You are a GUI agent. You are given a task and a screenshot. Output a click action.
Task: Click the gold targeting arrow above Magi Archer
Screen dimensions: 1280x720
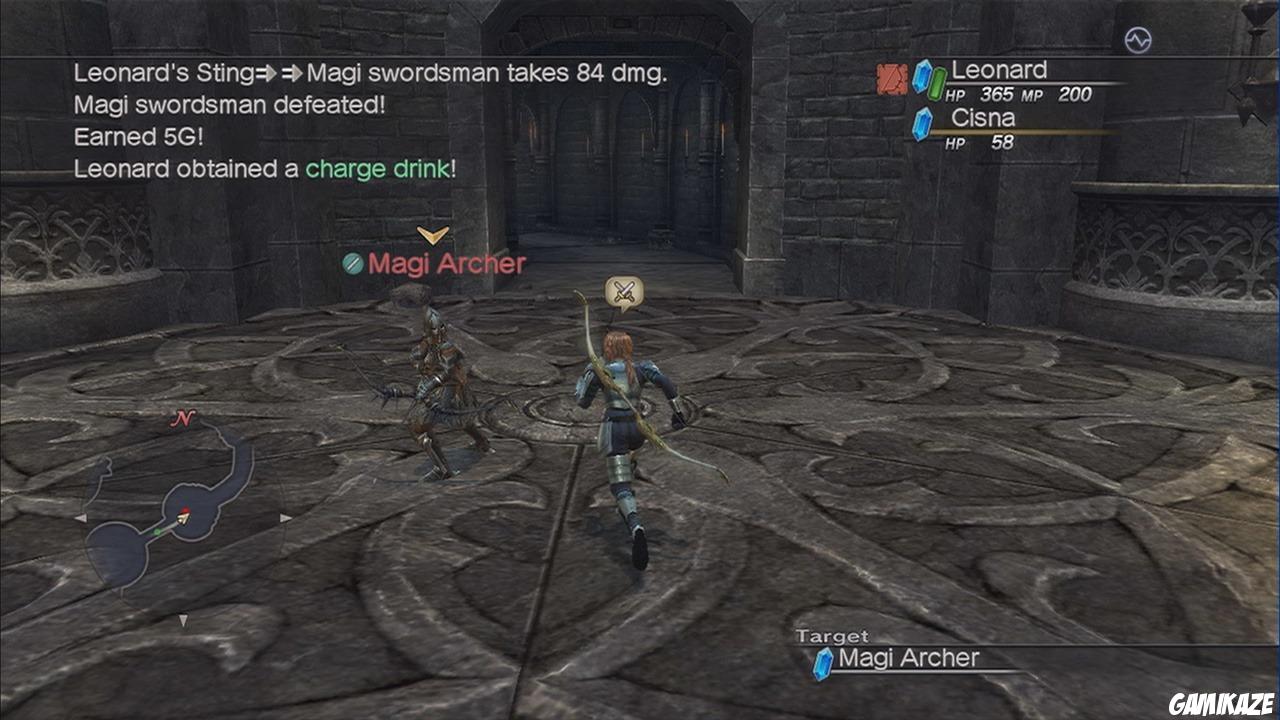coord(431,236)
